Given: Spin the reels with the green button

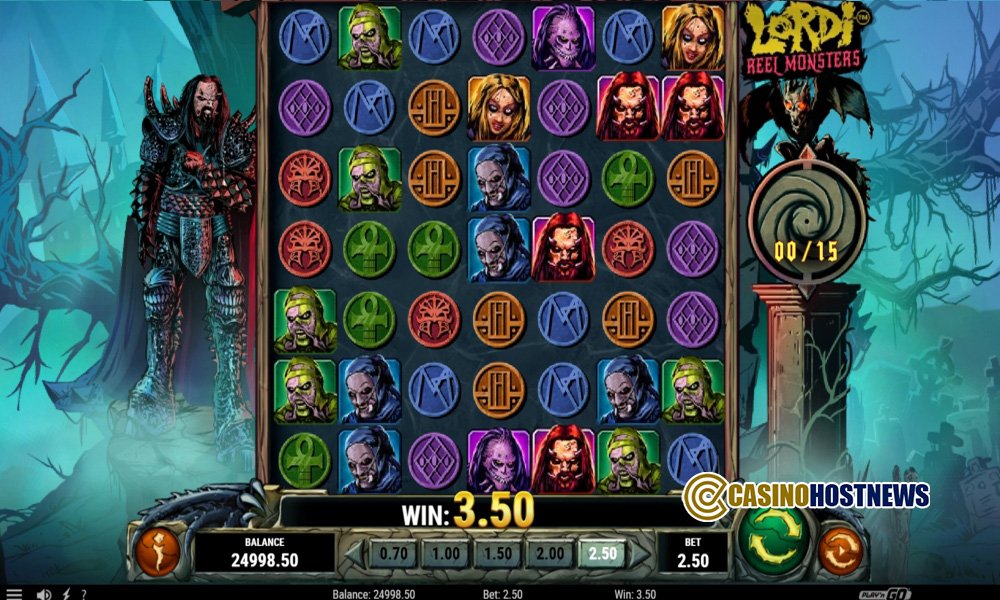Looking at the screenshot, I should (x=773, y=545).
